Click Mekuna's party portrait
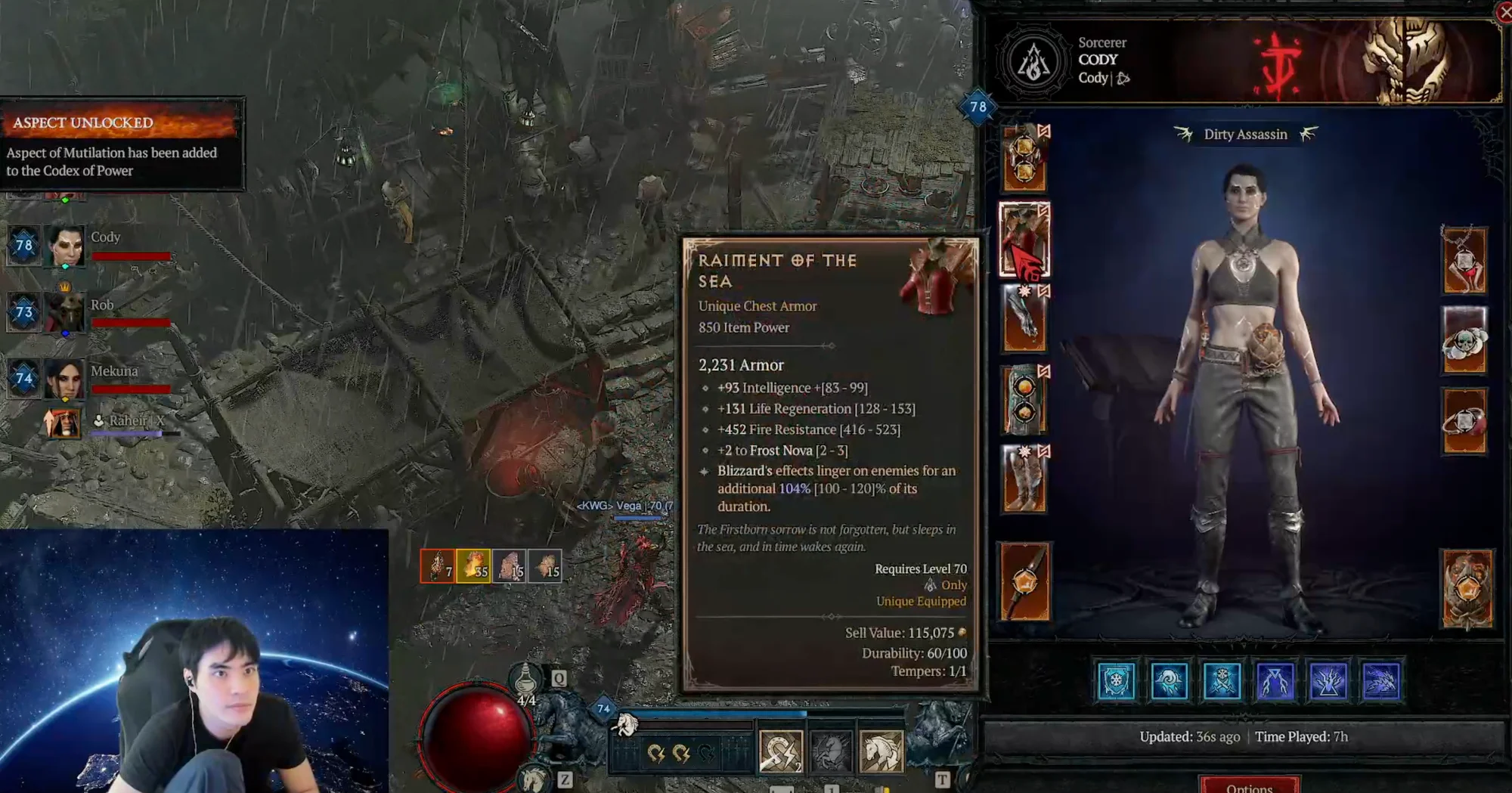Viewport: 1512px width, 793px height. [65, 378]
